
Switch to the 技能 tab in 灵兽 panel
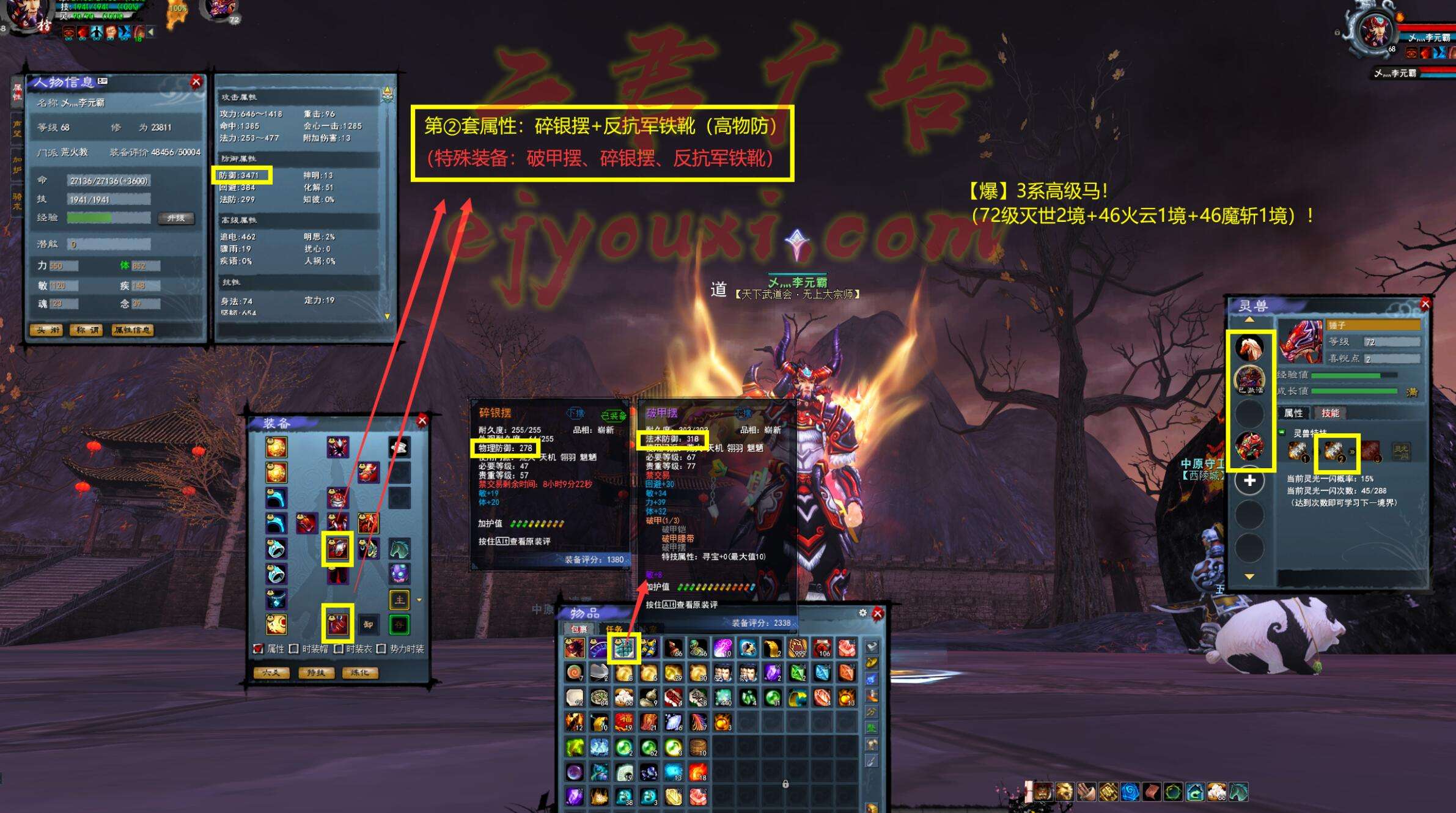pyautogui.click(x=1330, y=413)
